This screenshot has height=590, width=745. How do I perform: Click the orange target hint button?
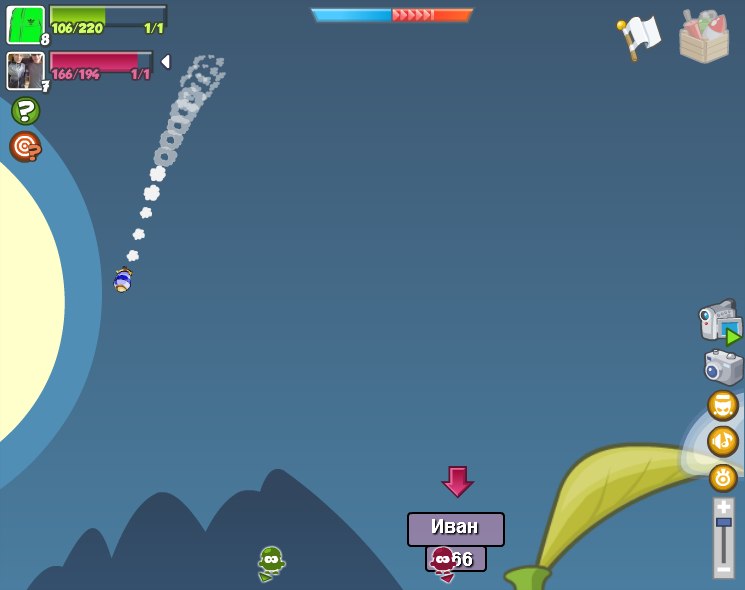pyautogui.click(x=25, y=146)
